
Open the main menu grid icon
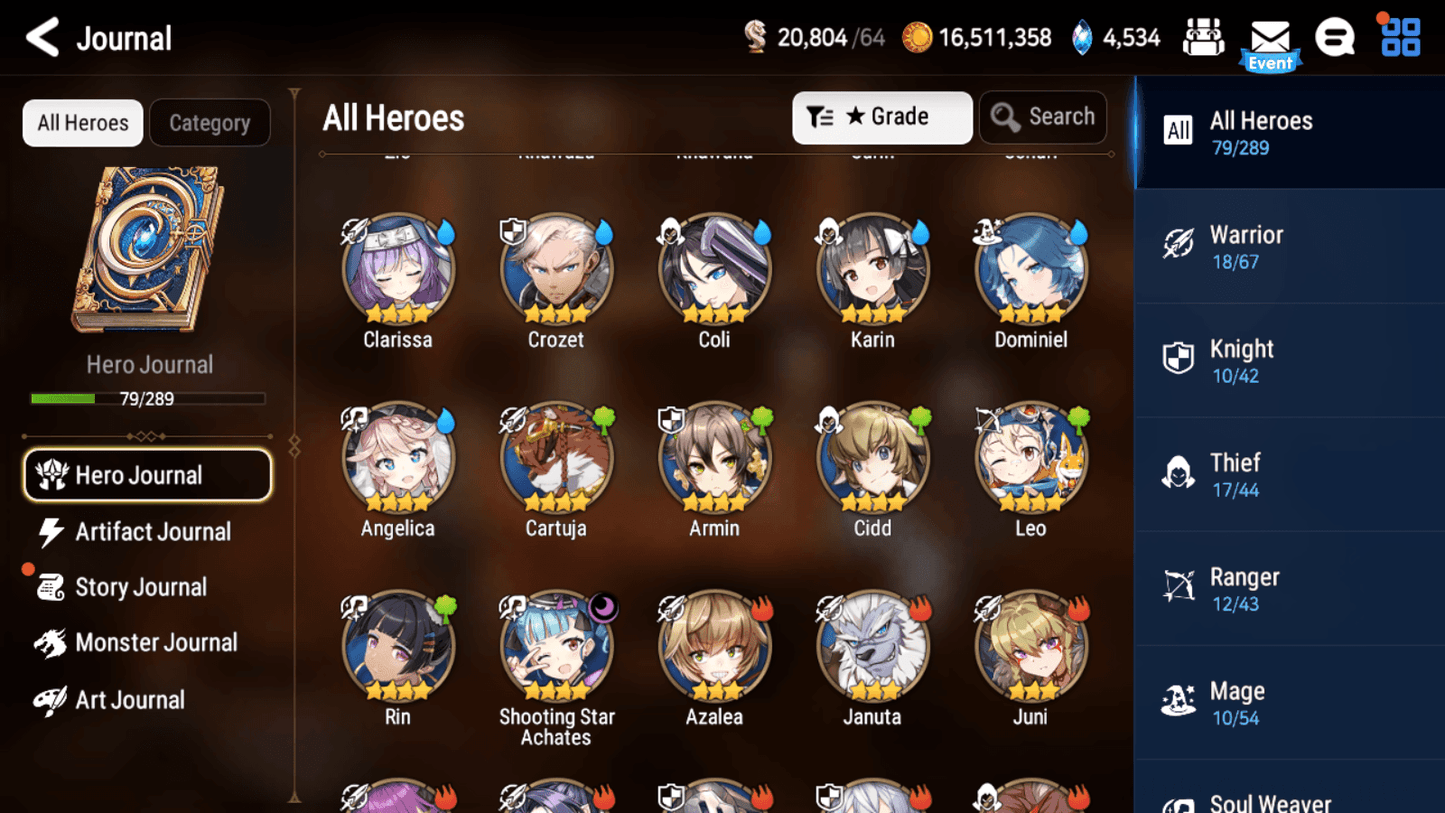tap(1398, 36)
